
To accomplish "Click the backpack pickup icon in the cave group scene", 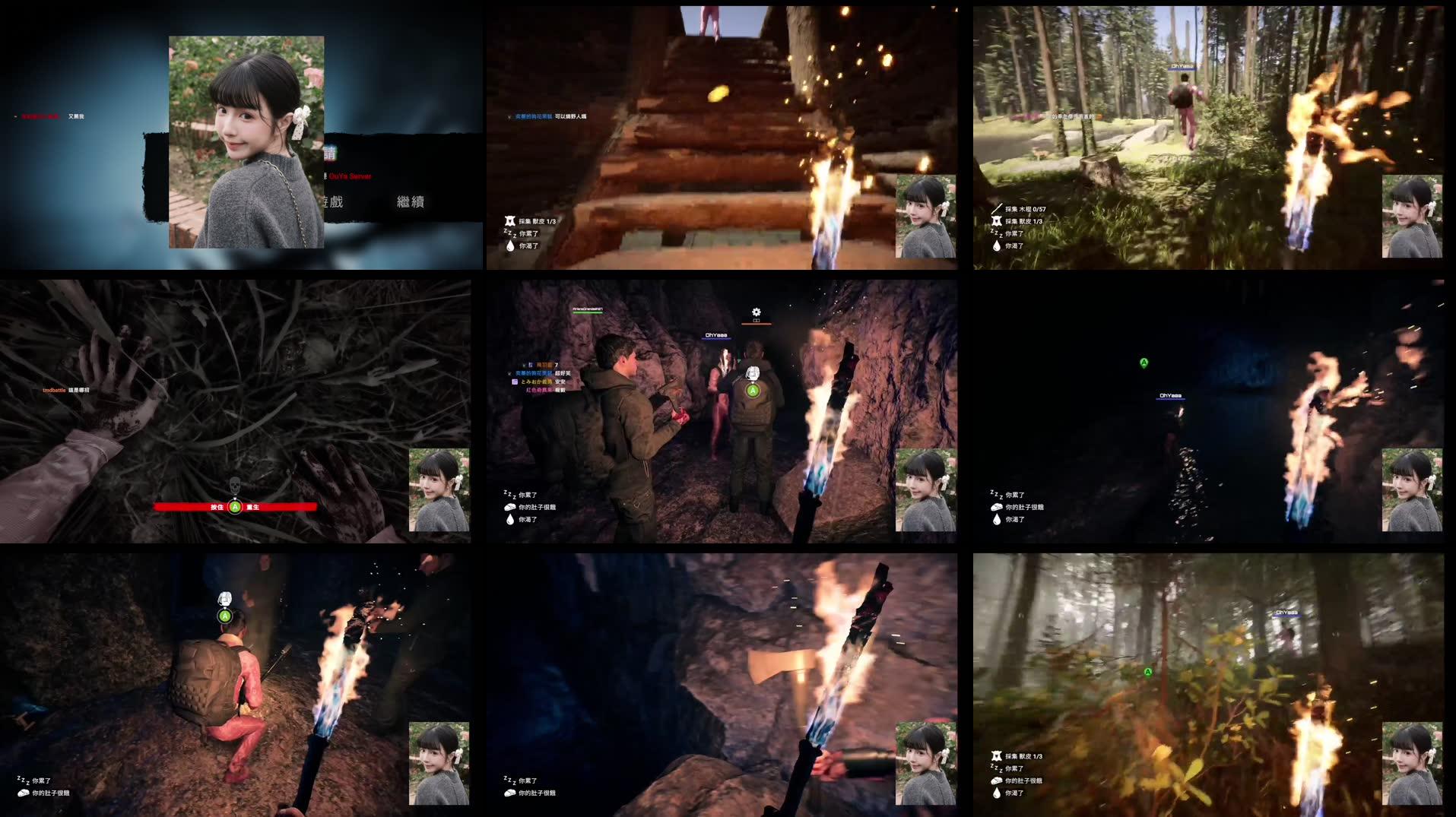I will [x=752, y=373].
